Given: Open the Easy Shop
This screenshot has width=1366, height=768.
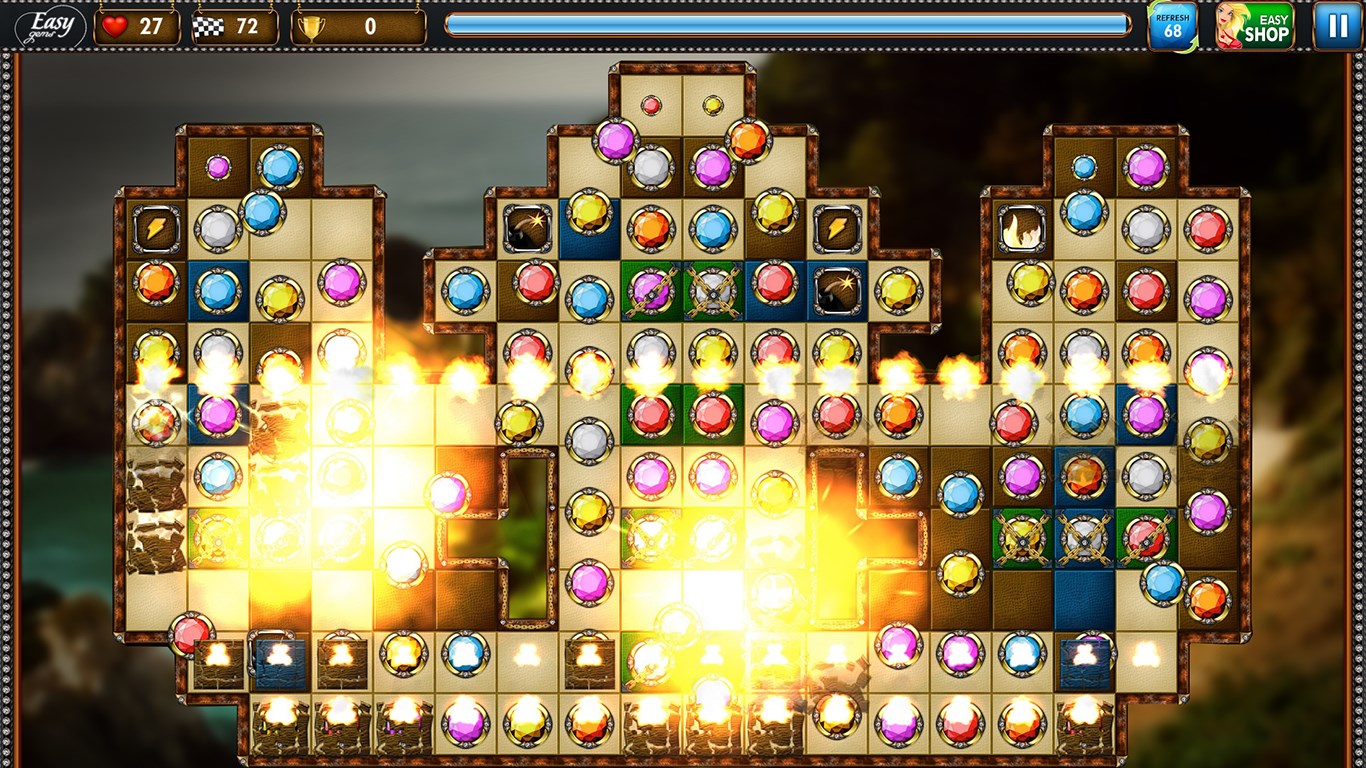Looking at the screenshot, I should coord(1255,26).
